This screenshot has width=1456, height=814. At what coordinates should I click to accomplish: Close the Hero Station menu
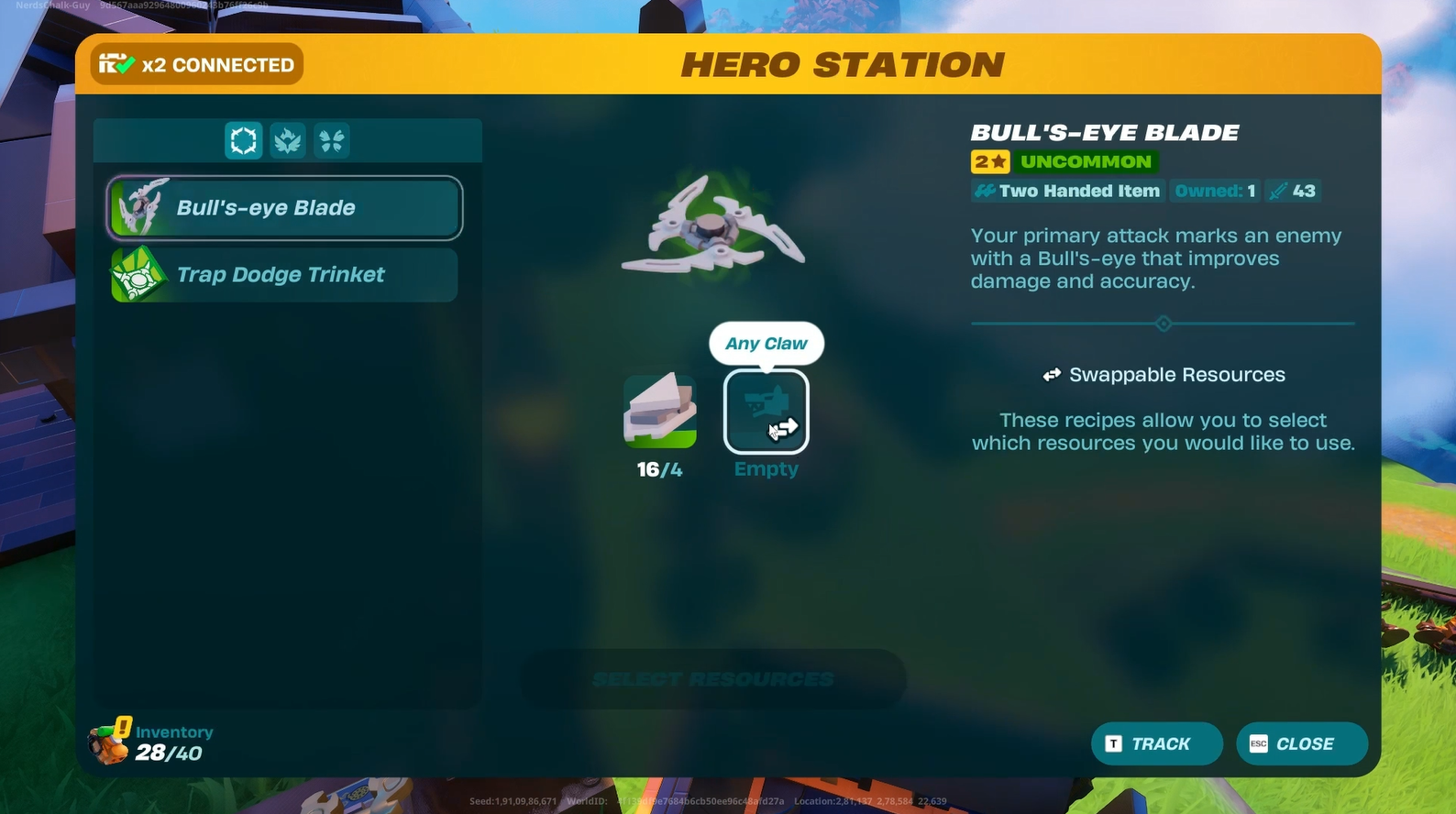tap(1301, 743)
